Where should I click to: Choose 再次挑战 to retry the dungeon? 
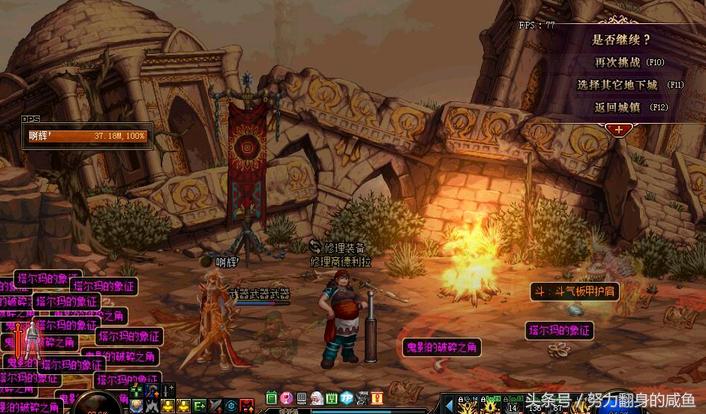coord(630,62)
